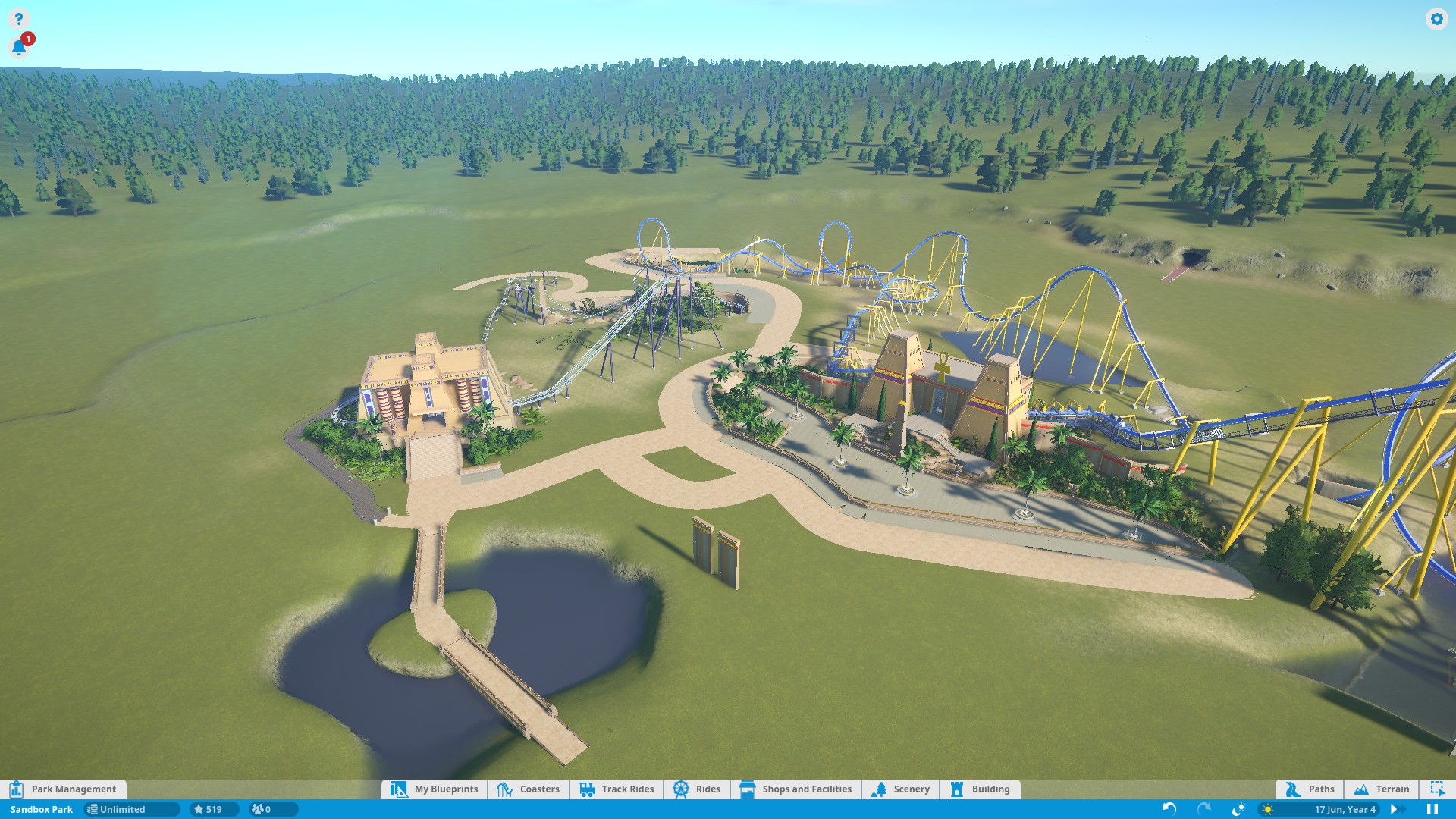
Task: Activate the multi-select marquee tool
Action: coord(1437,789)
